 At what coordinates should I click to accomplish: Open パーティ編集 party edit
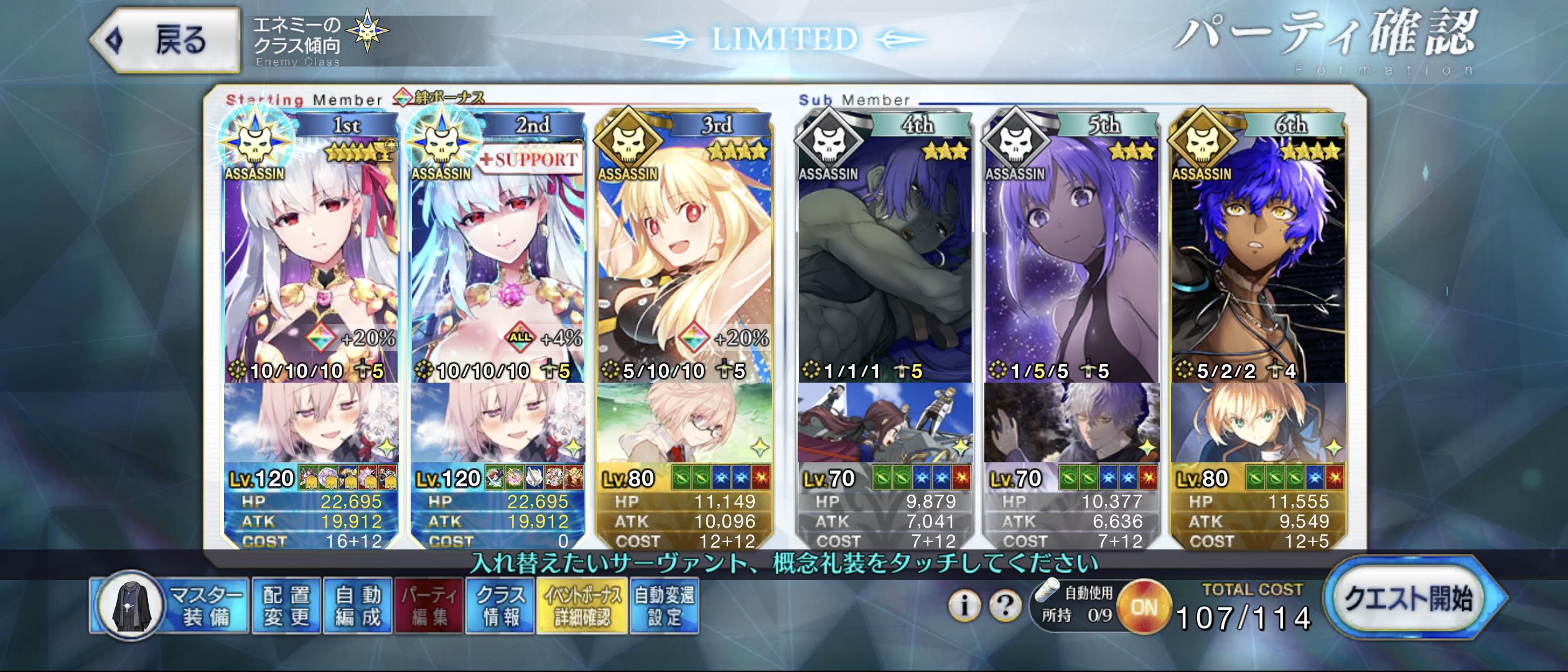pos(429,607)
